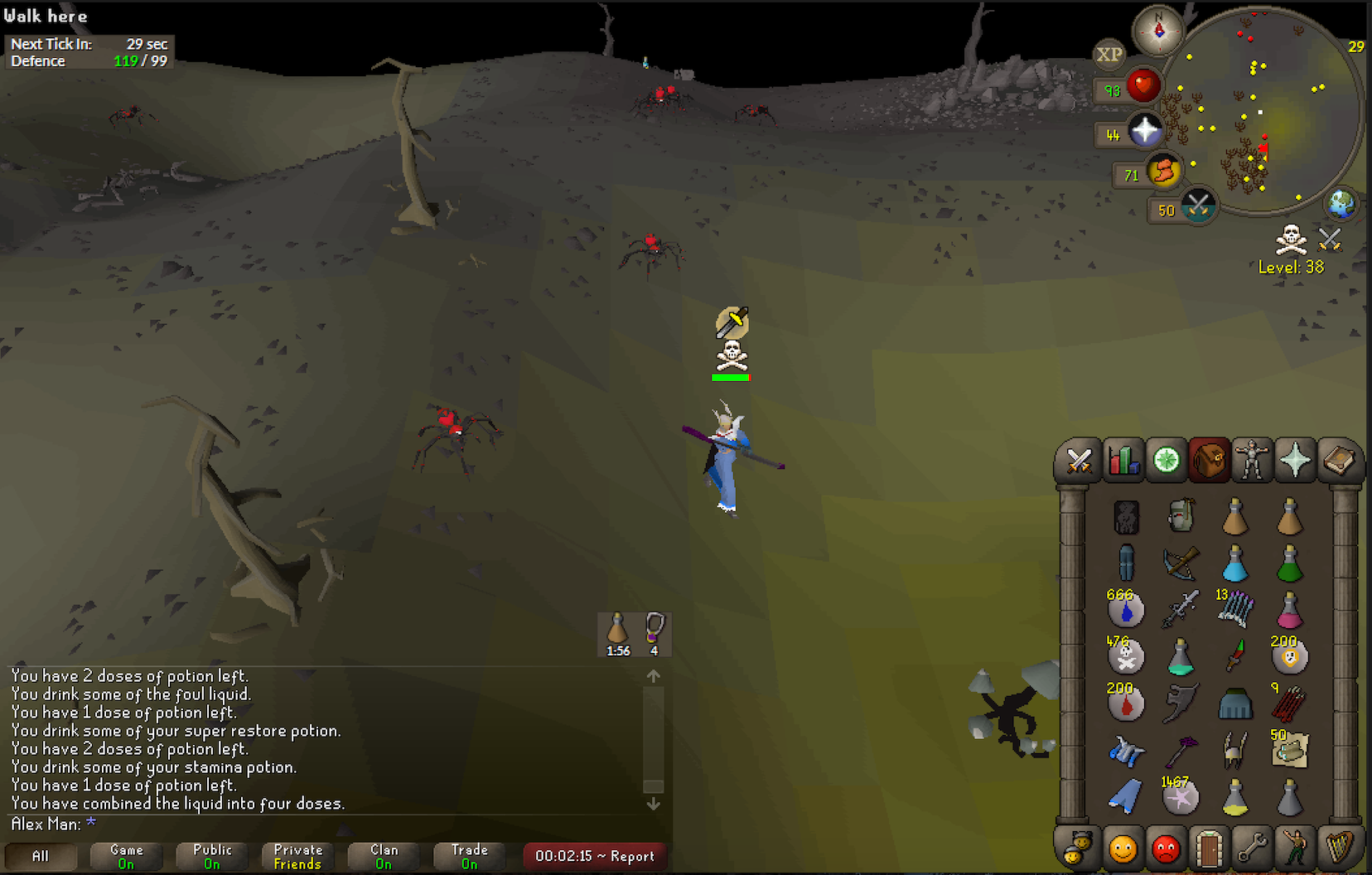This screenshot has height=875, width=1372.
Task: Open the Settings wrench tab
Action: click(1251, 848)
